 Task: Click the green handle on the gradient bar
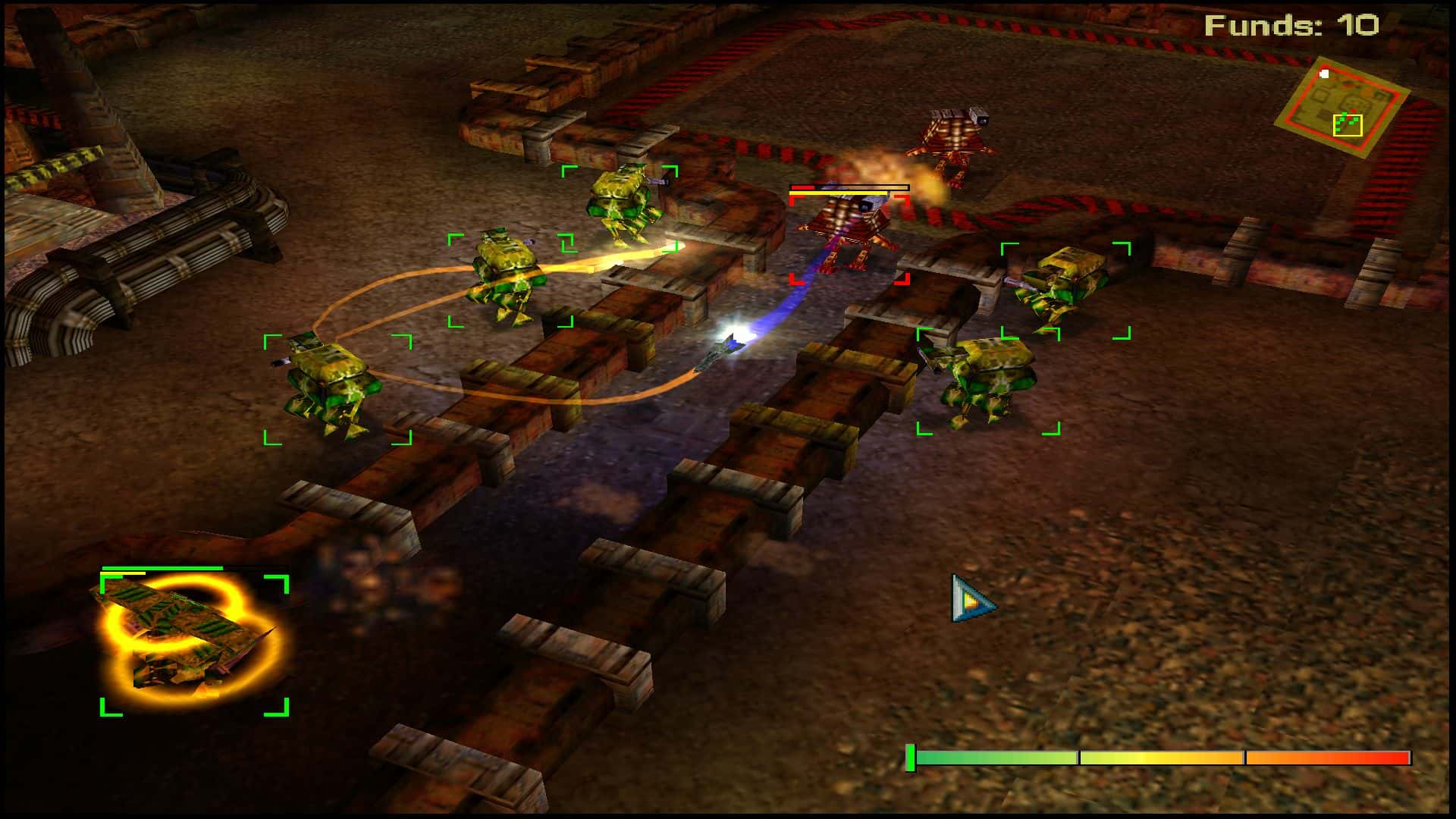(x=910, y=758)
